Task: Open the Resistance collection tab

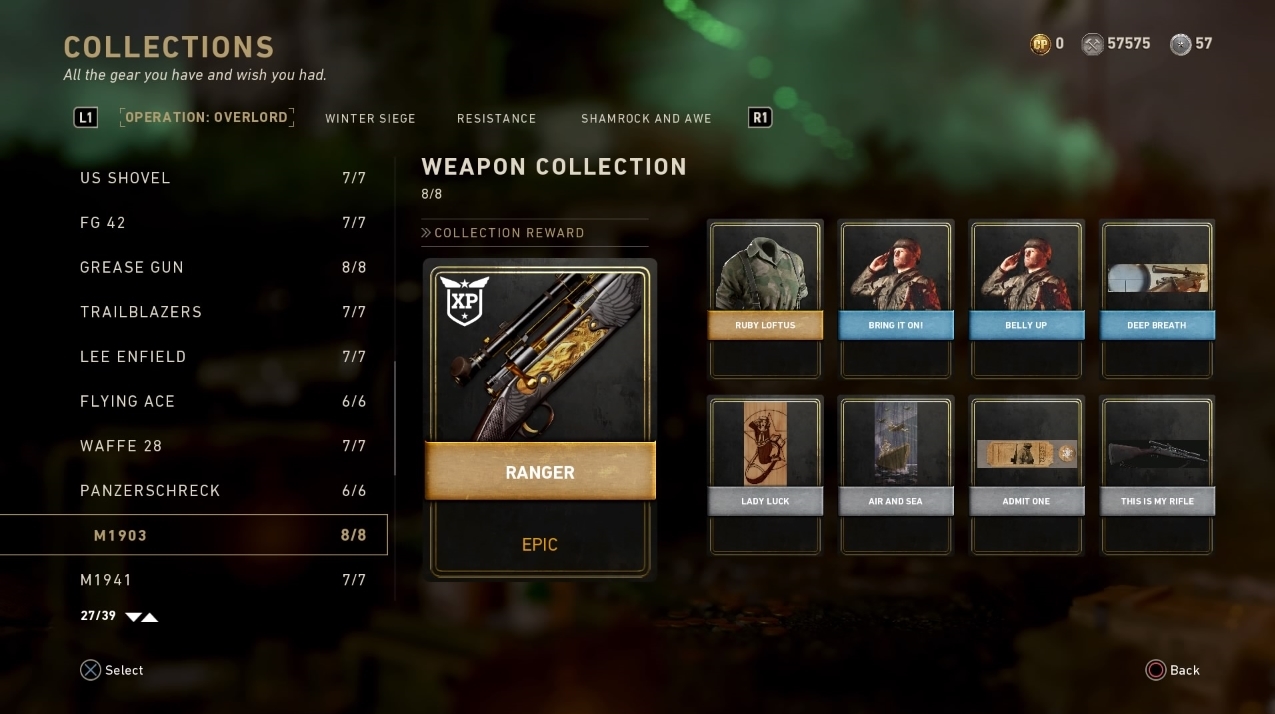Action: pos(496,118)
